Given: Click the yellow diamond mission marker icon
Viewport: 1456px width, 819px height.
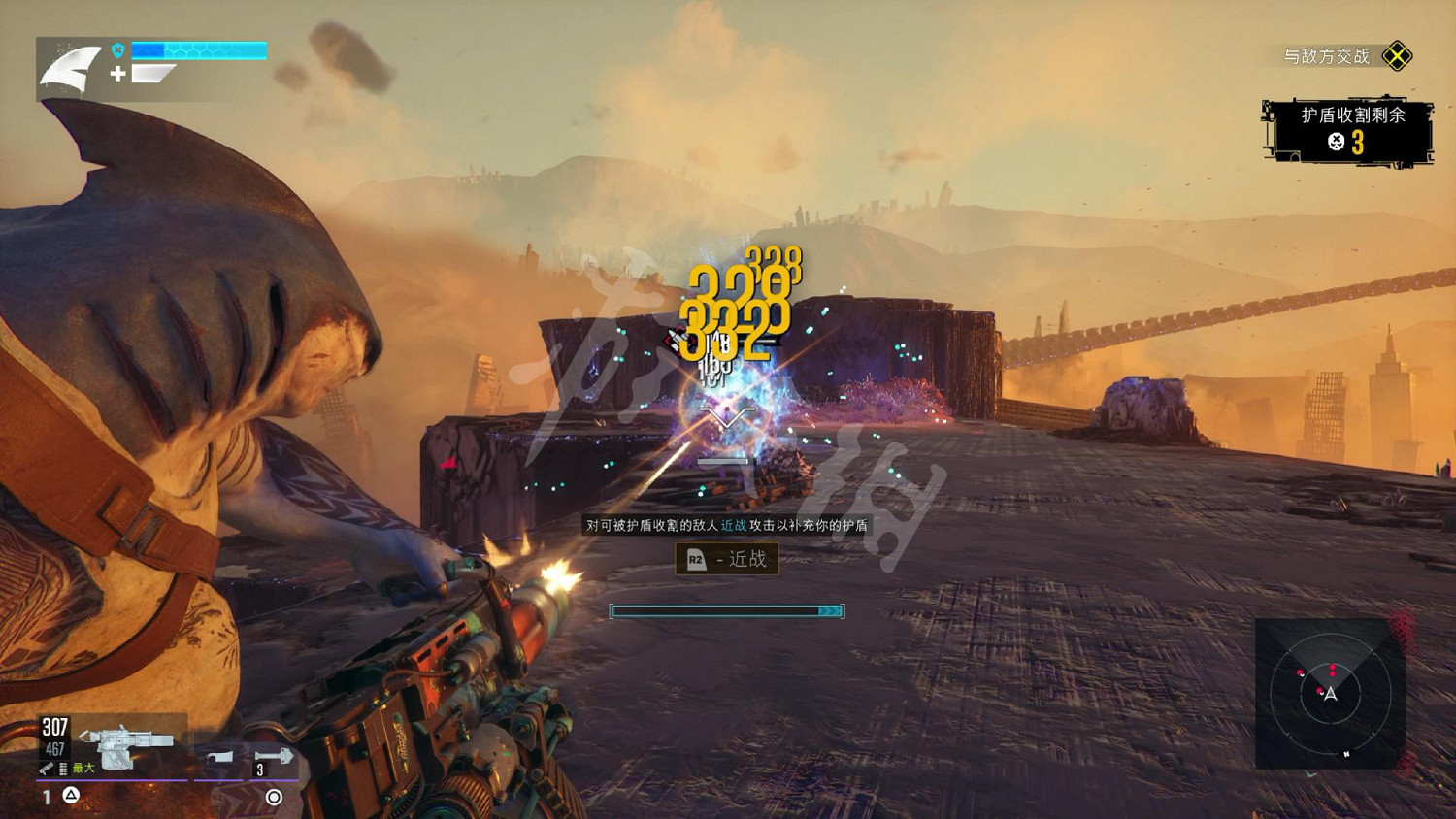Looking at the screenshot, I should 1397,56.
